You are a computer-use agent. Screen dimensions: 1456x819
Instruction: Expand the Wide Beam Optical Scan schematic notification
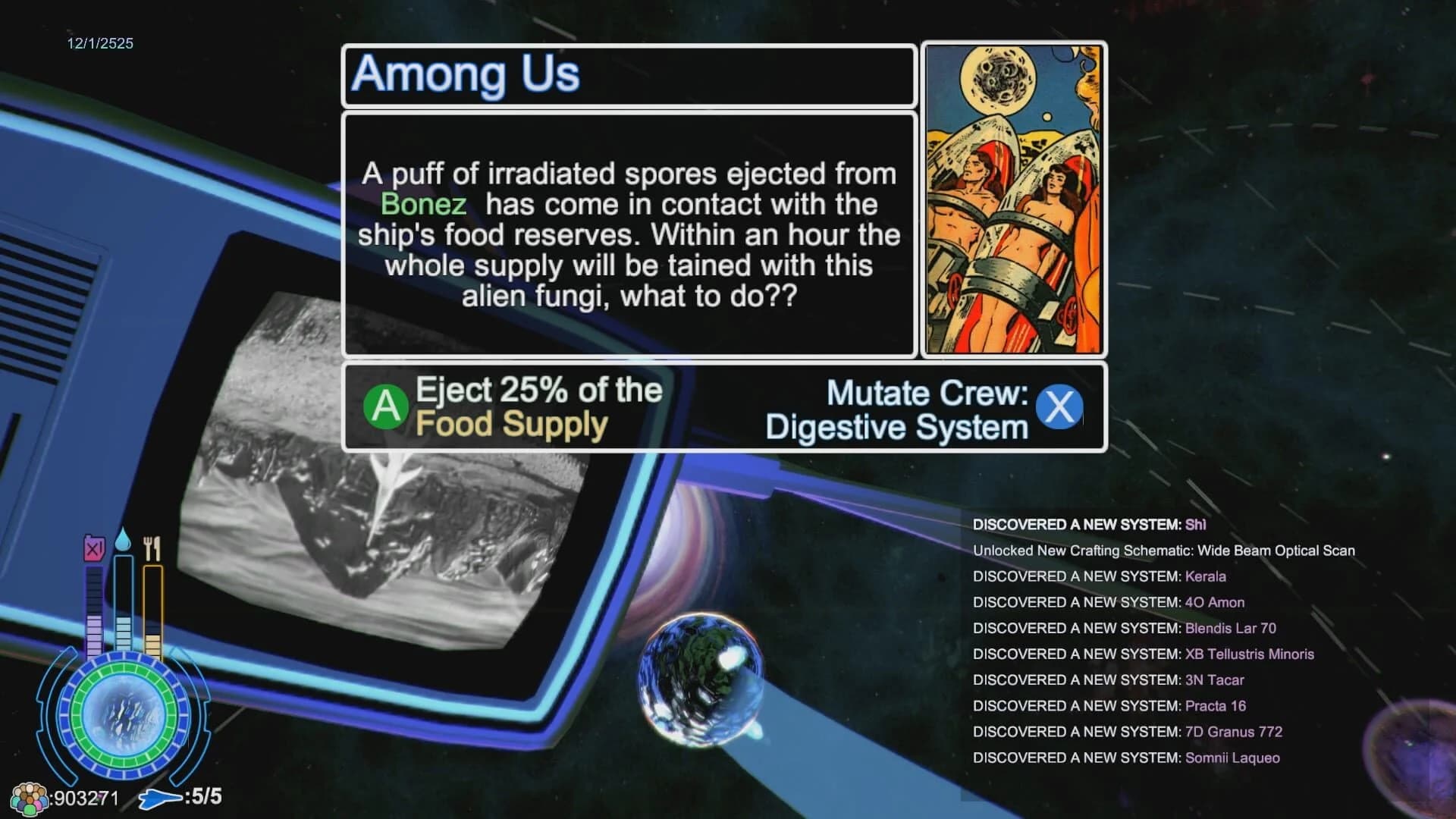click(x=1163, y=551)
